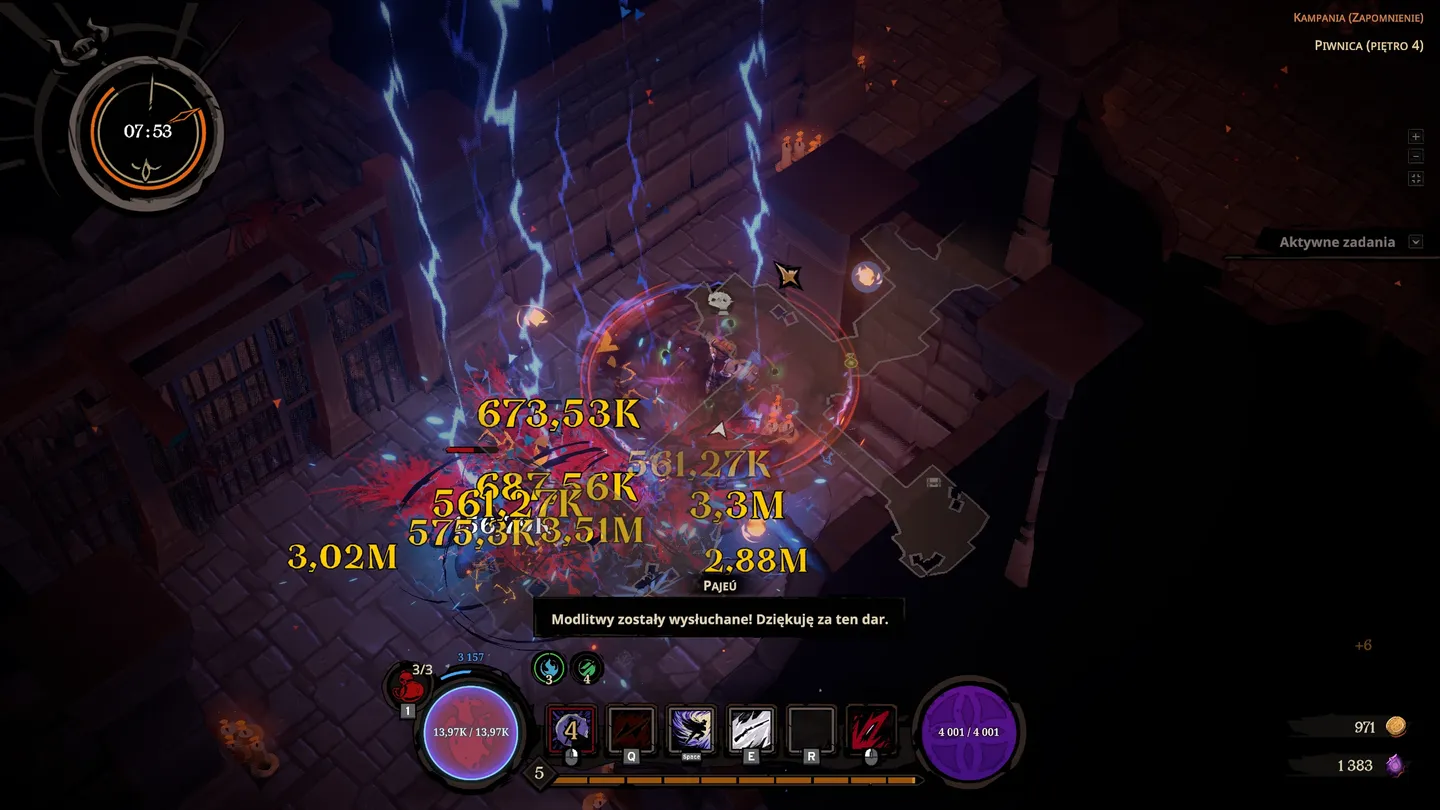Activate the purple dash skill icon
The width and height of the screenshot is (1440, 810).
pyautogui.click(x=691, y=730)
